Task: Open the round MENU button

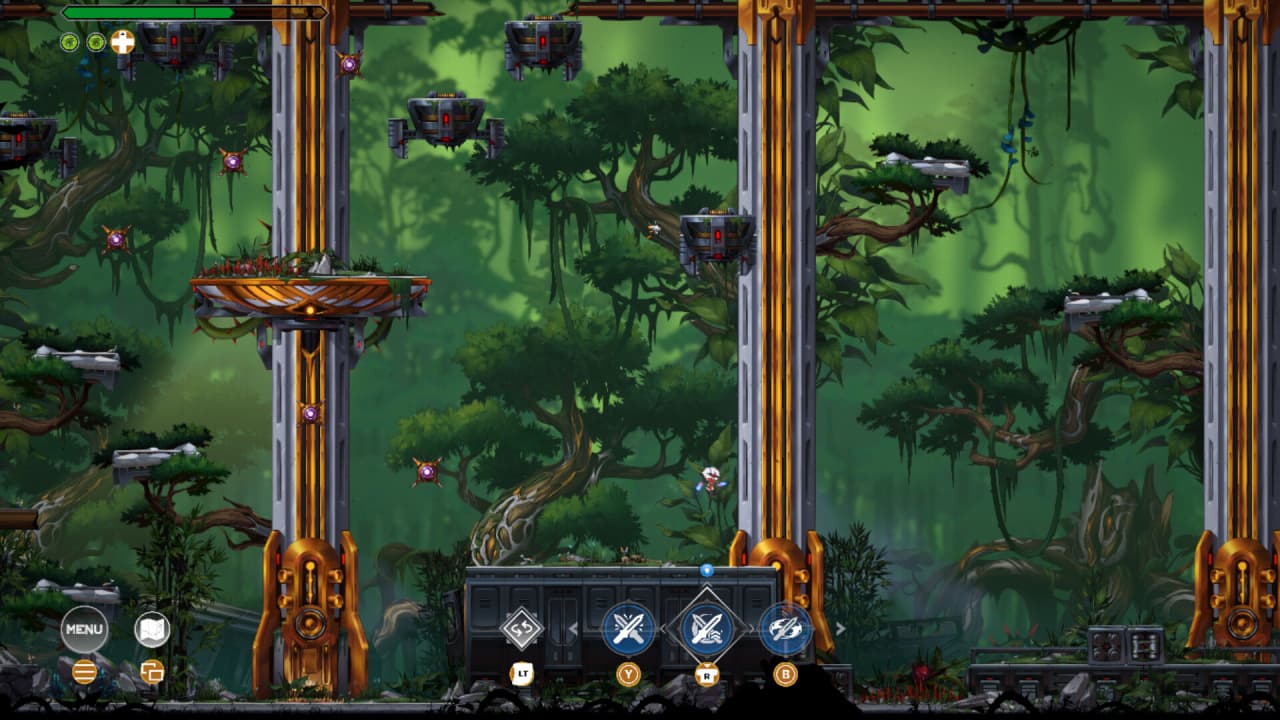Action: [x=85, y=629]
